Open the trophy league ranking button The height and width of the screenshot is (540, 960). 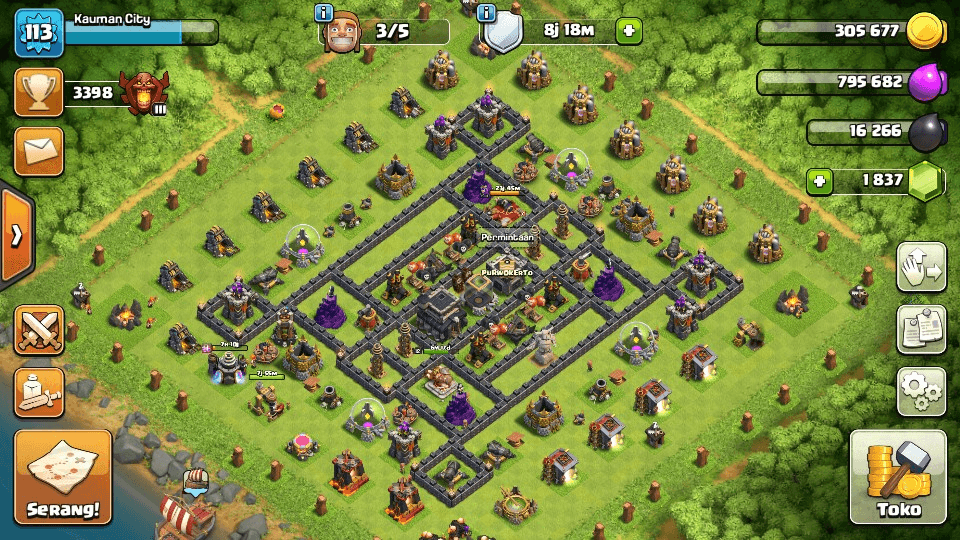[x=38, y=93]
